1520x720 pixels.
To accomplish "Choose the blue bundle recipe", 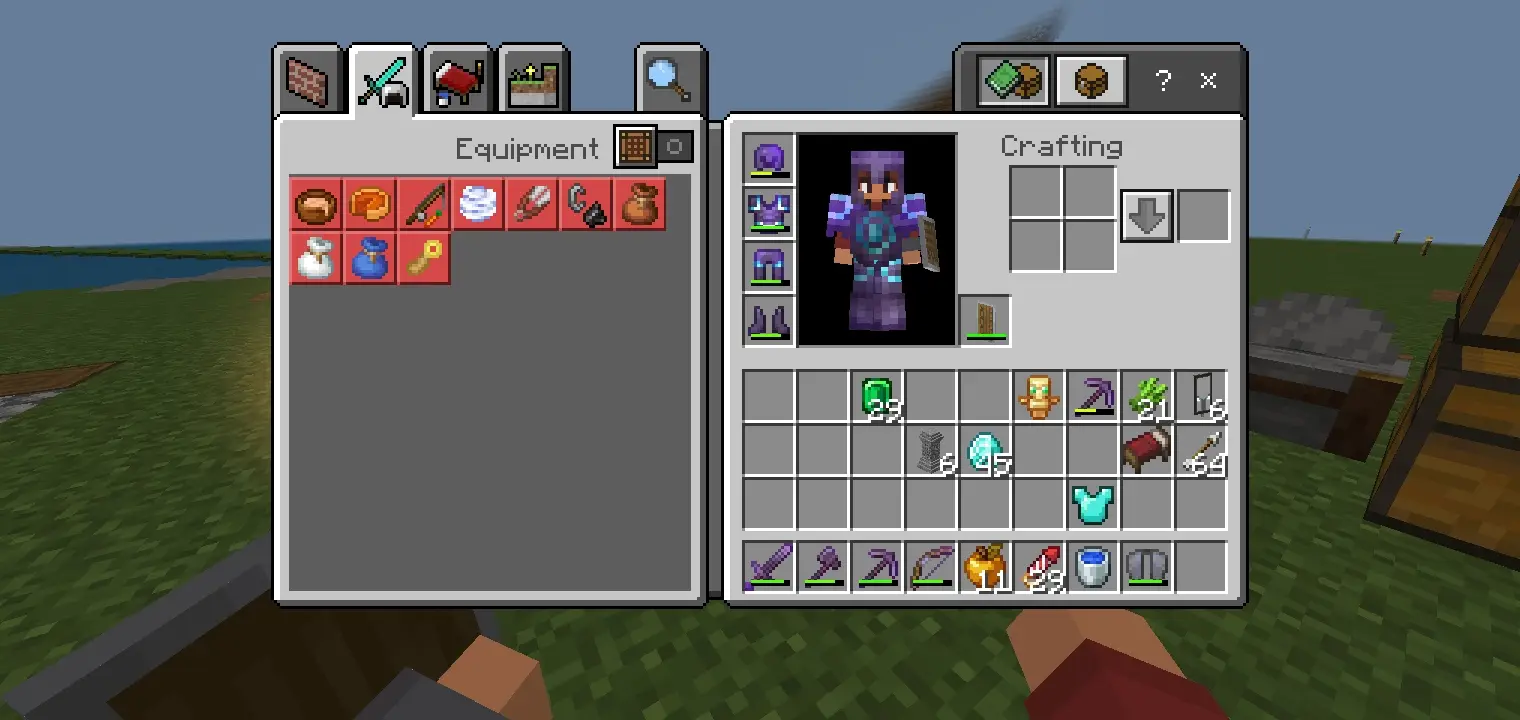I will point(370,259).
